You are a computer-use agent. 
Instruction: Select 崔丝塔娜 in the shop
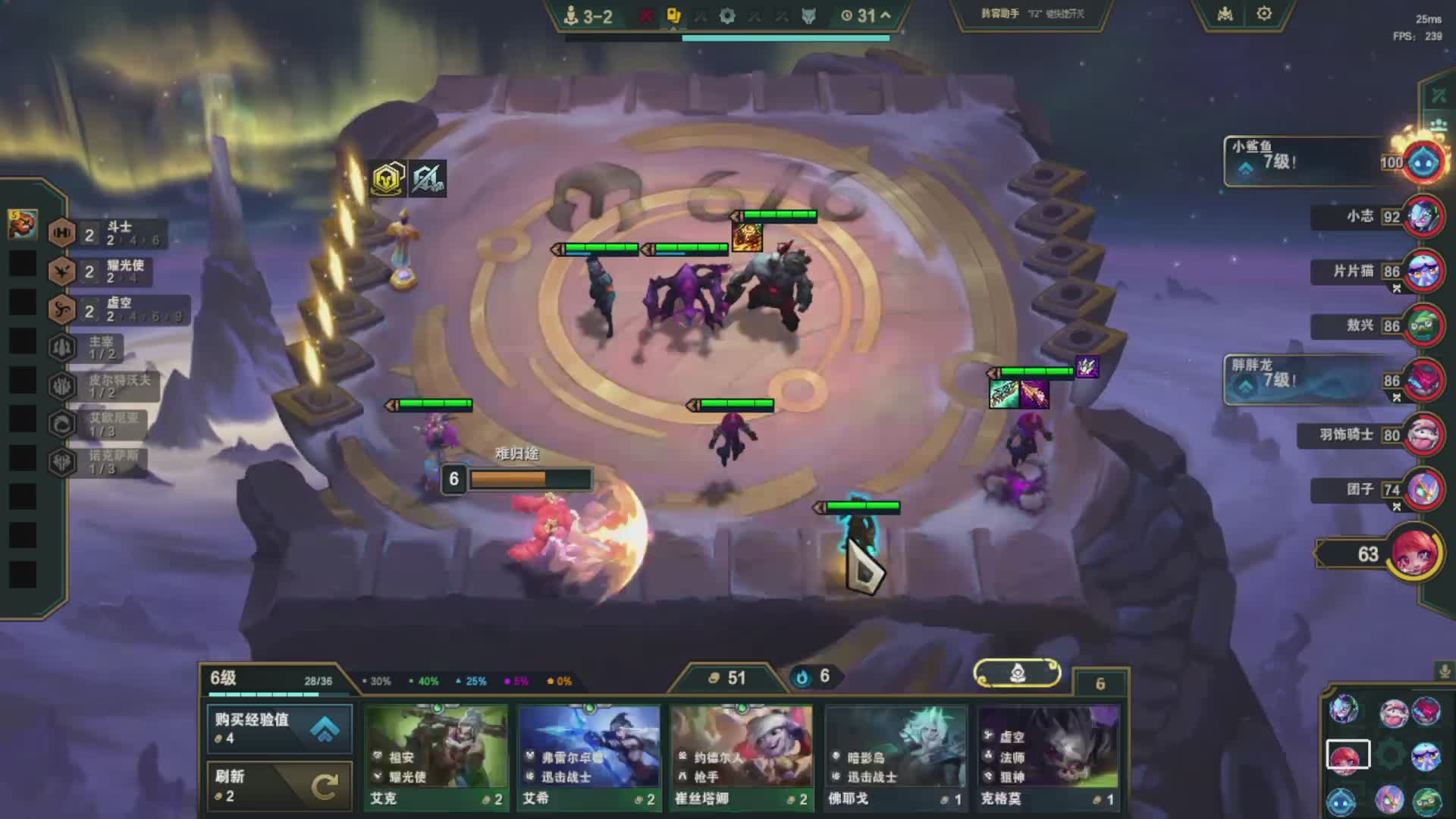tap(742, 757)
